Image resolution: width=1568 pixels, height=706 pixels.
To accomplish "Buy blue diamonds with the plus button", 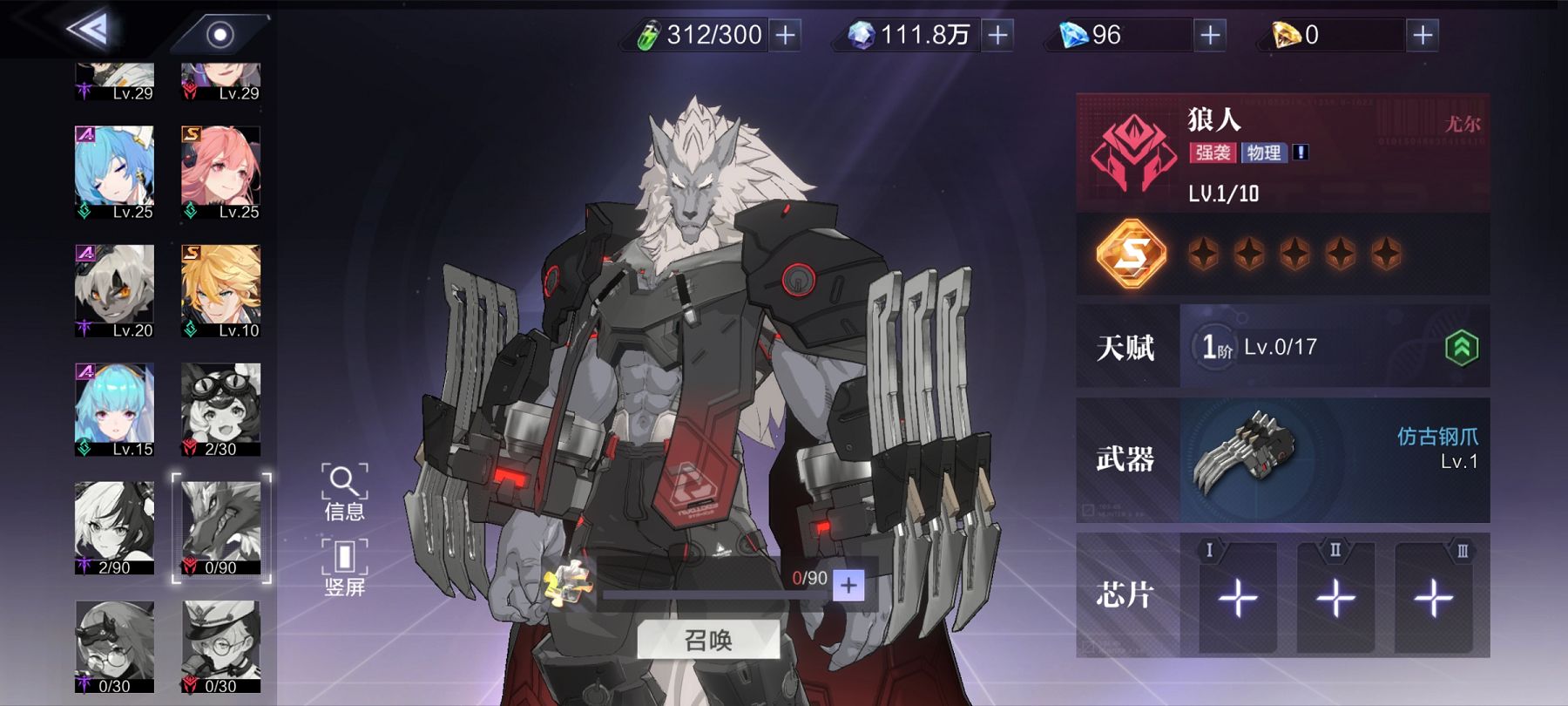I will click(x=1210, y=35).
